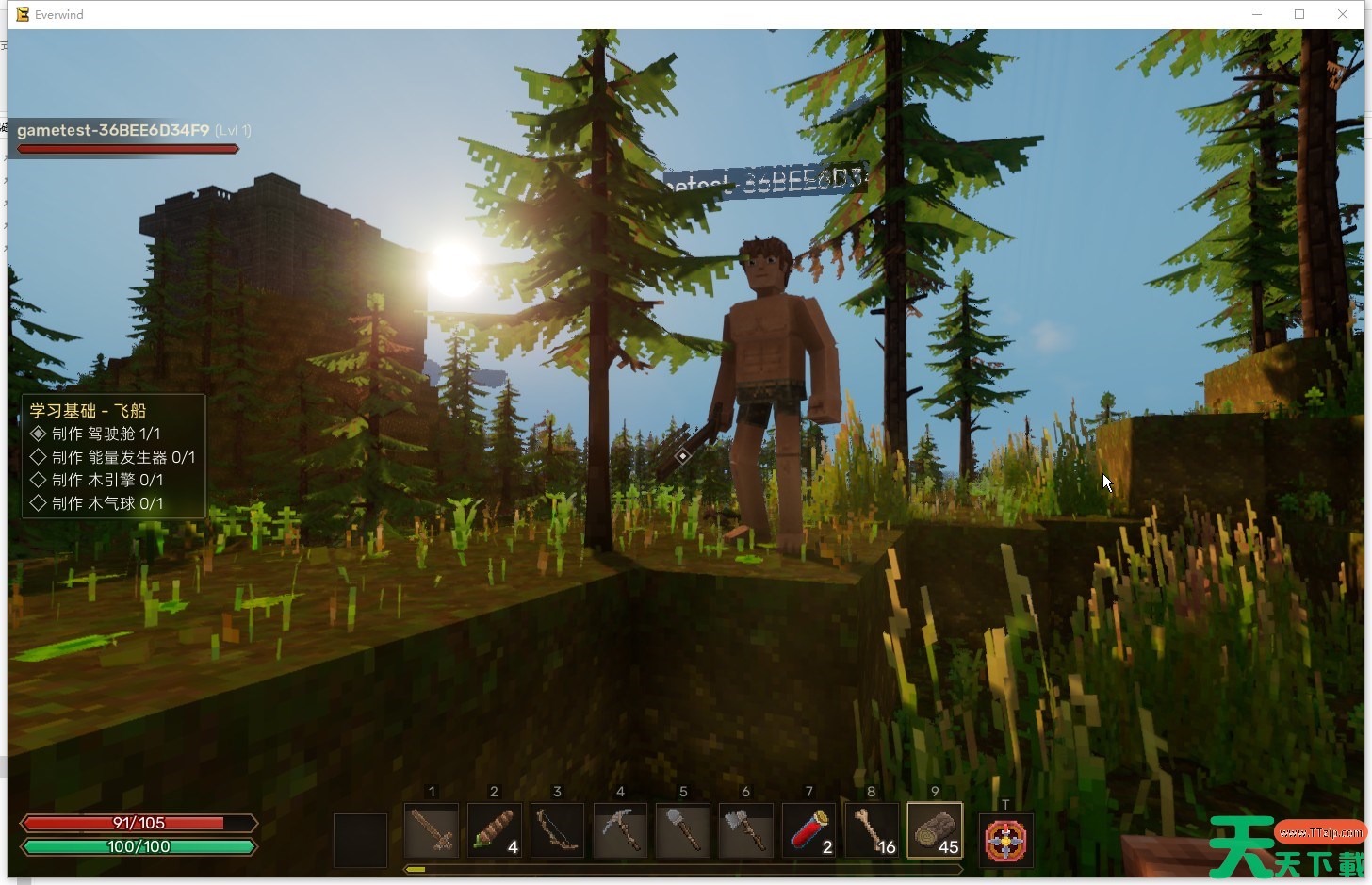Select the wood log stack slot
The height and width of the screenshot is (885, 1372).
click(x=935, y=830)
